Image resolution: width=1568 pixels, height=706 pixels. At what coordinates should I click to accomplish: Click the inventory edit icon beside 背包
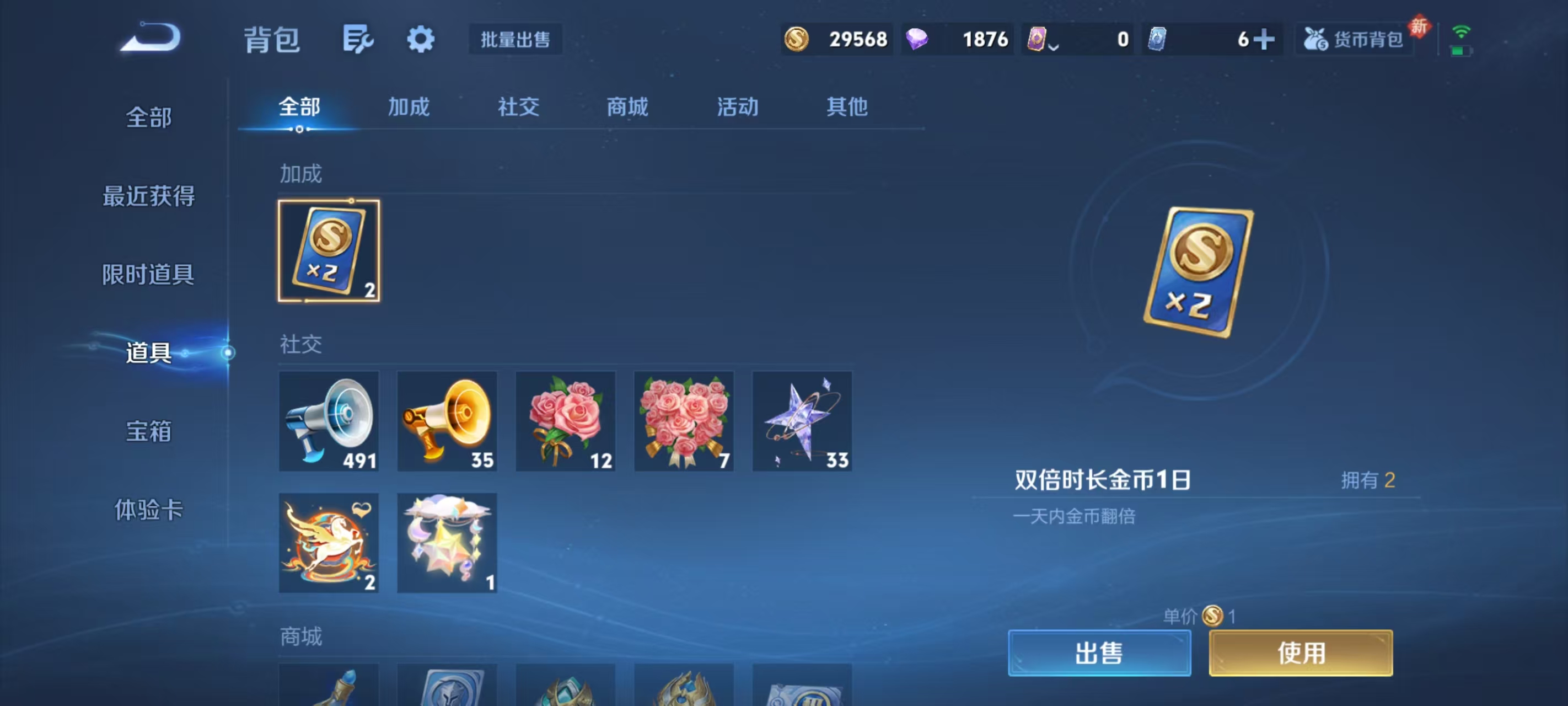[358, 39]
